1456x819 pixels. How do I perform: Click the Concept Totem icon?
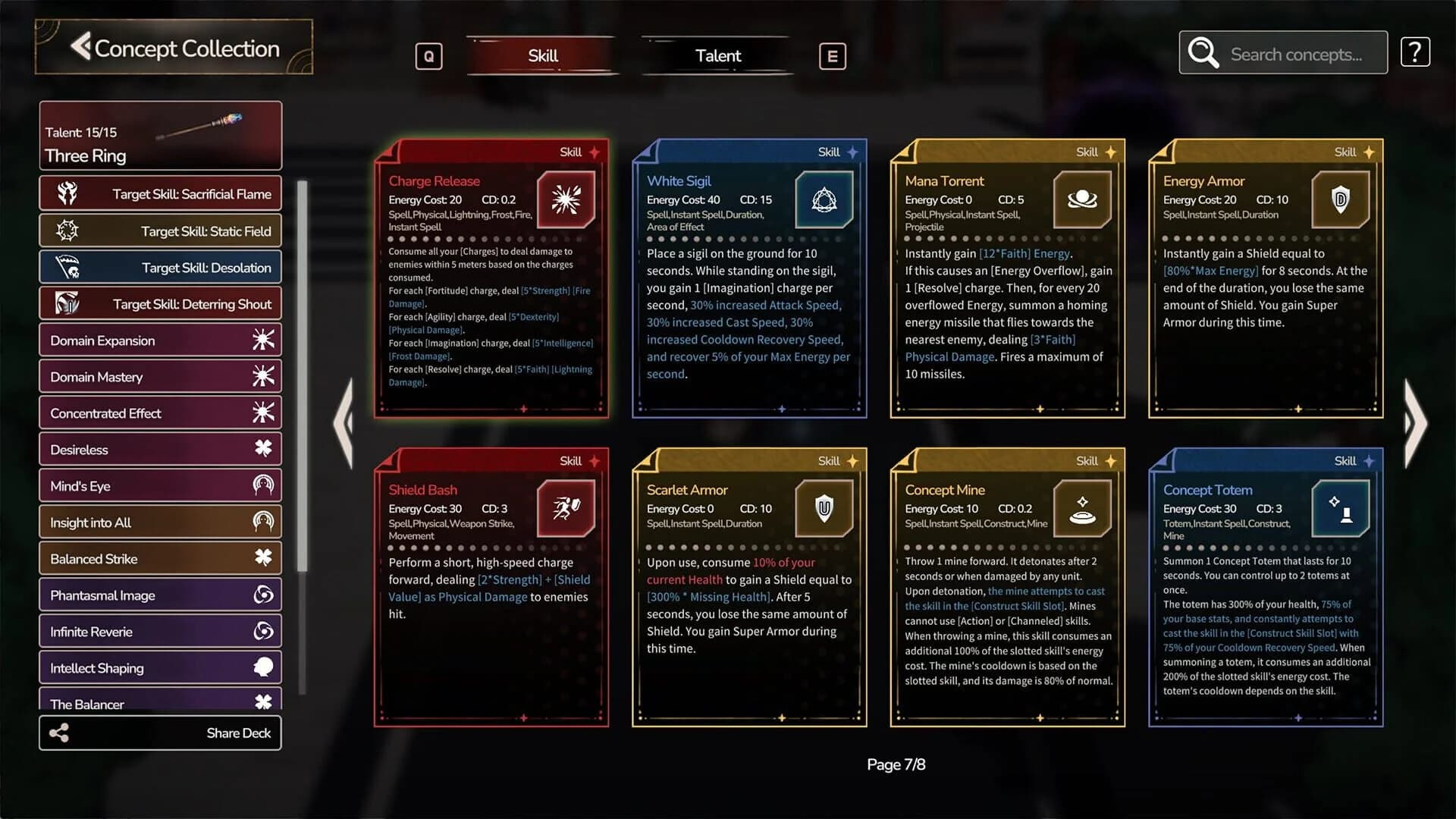pos(1340,509)
